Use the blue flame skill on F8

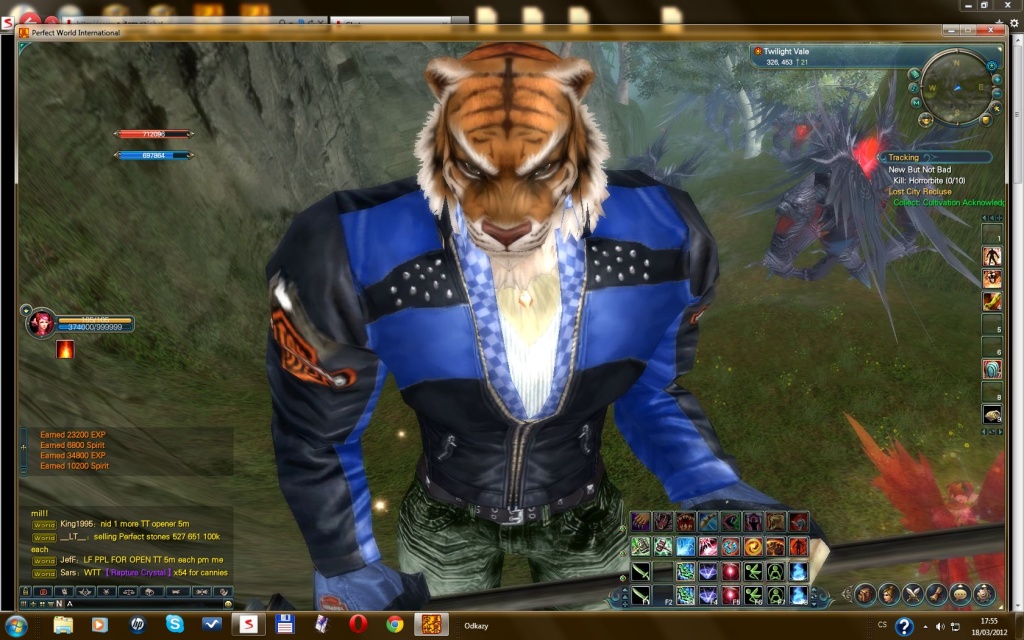point(799,596)
